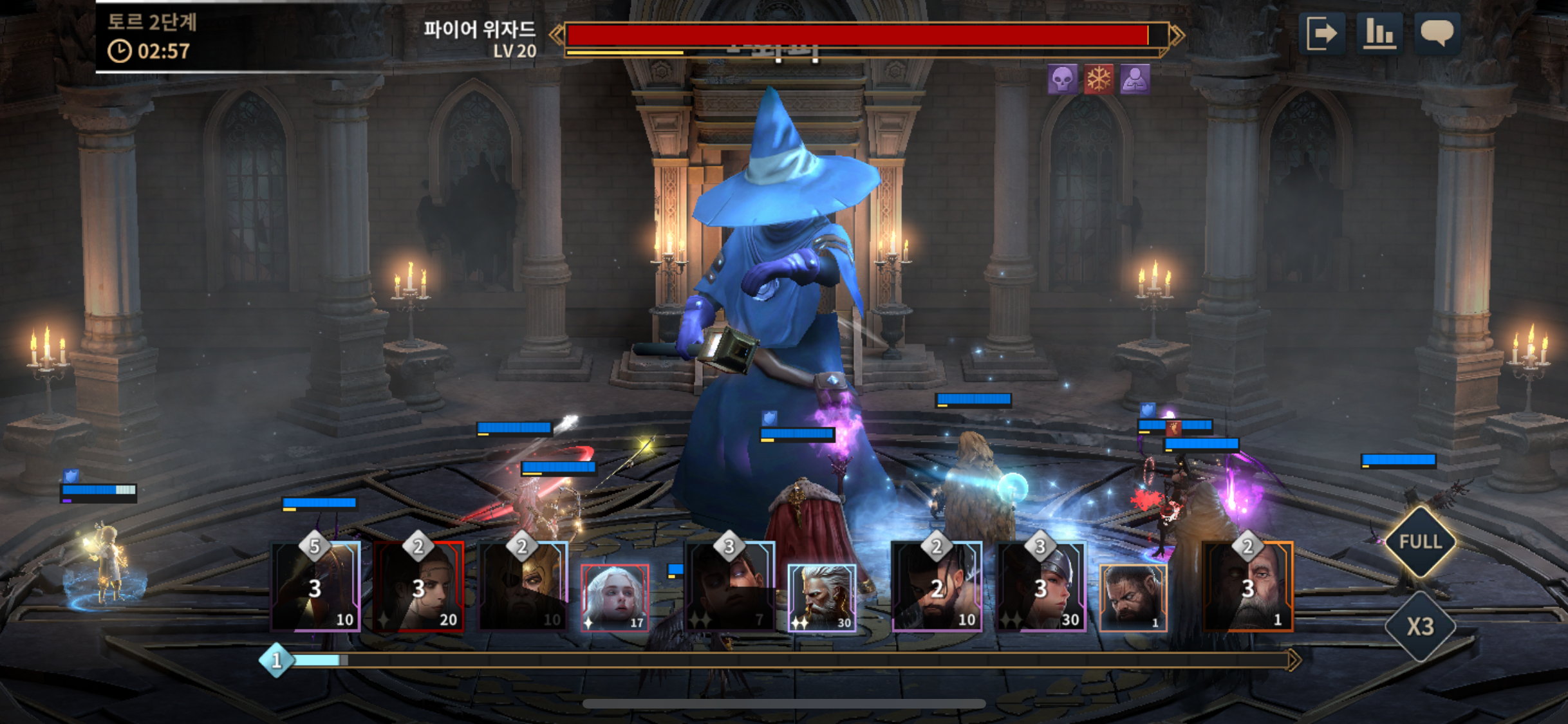This screenshot has width=1568, height=724.
Task: Choose the dark-haired man card, level 7
Action: tap(730, 587)
